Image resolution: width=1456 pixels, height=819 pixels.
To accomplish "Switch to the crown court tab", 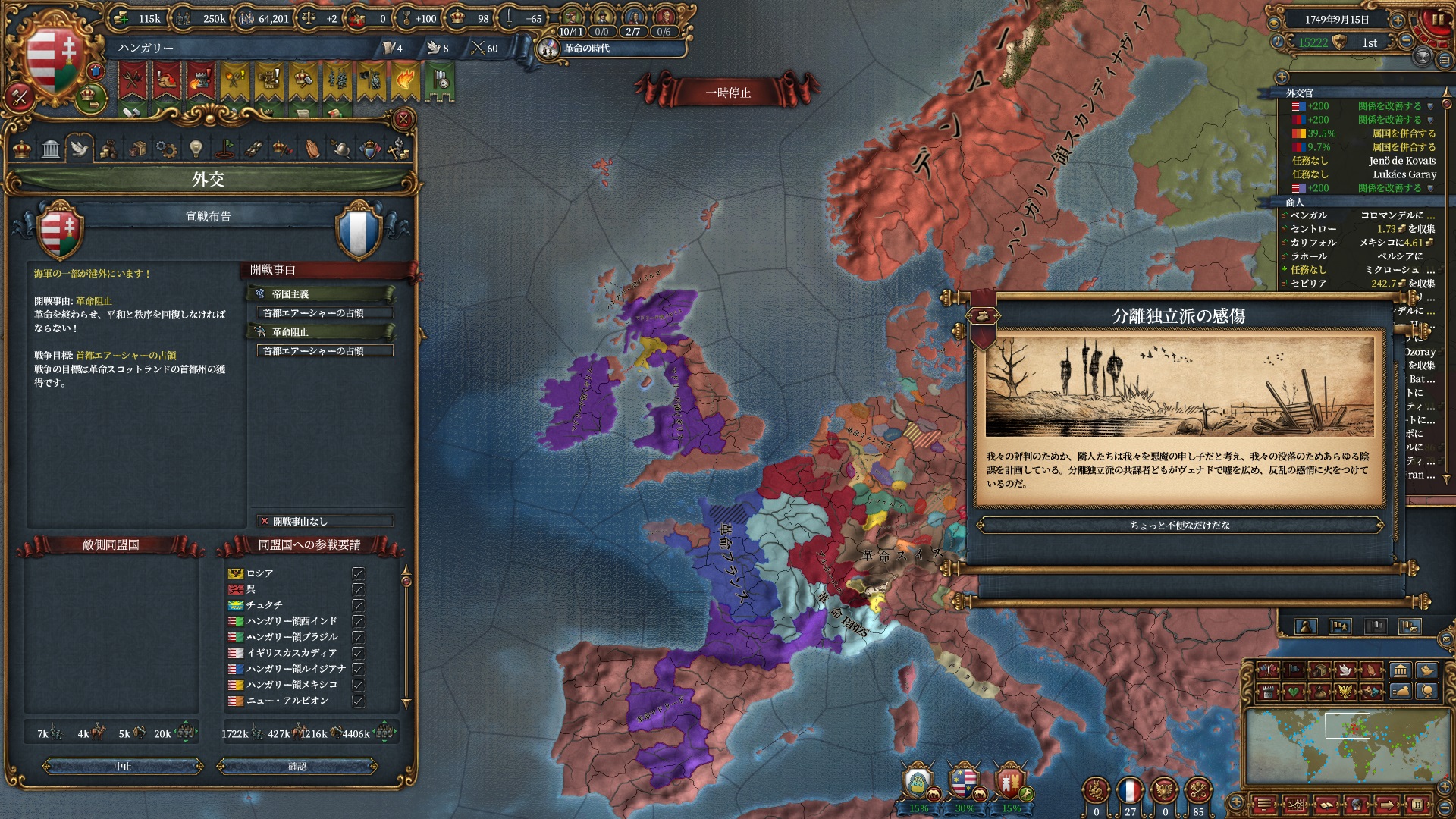I will click(22, 148).
